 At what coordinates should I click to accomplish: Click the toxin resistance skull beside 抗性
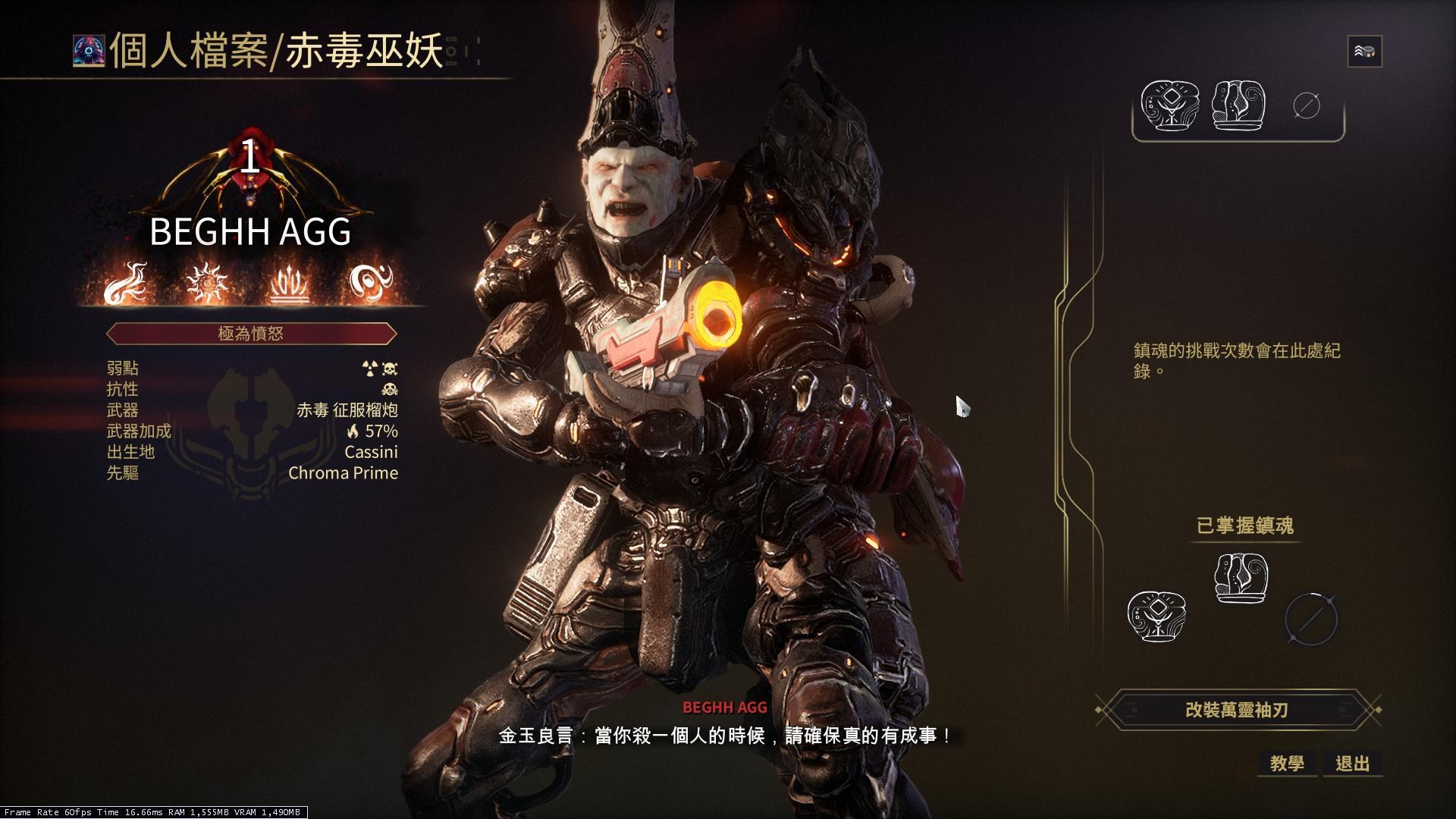point(391,390)
